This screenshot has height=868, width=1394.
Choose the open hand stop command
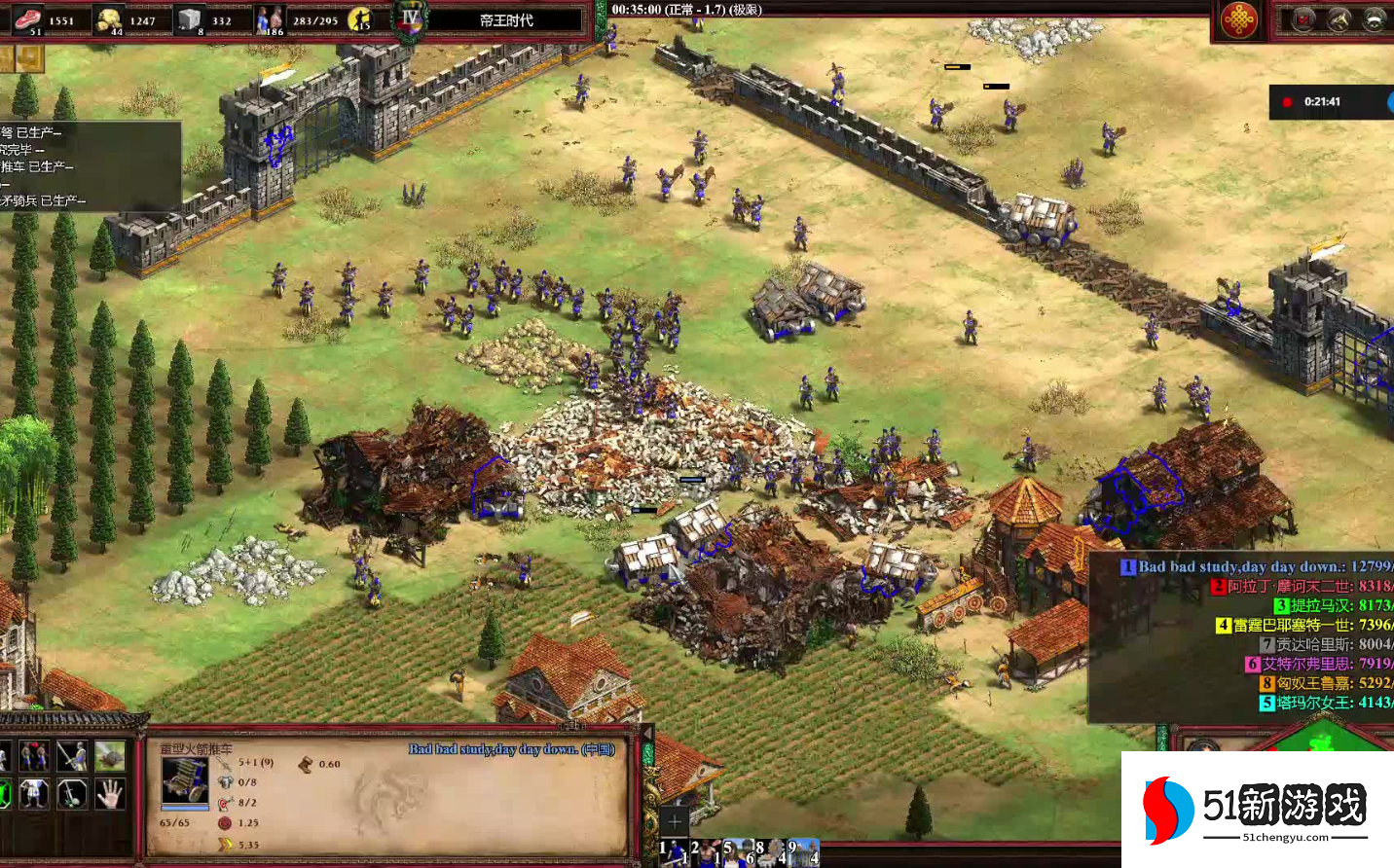[x=109, y=793]
